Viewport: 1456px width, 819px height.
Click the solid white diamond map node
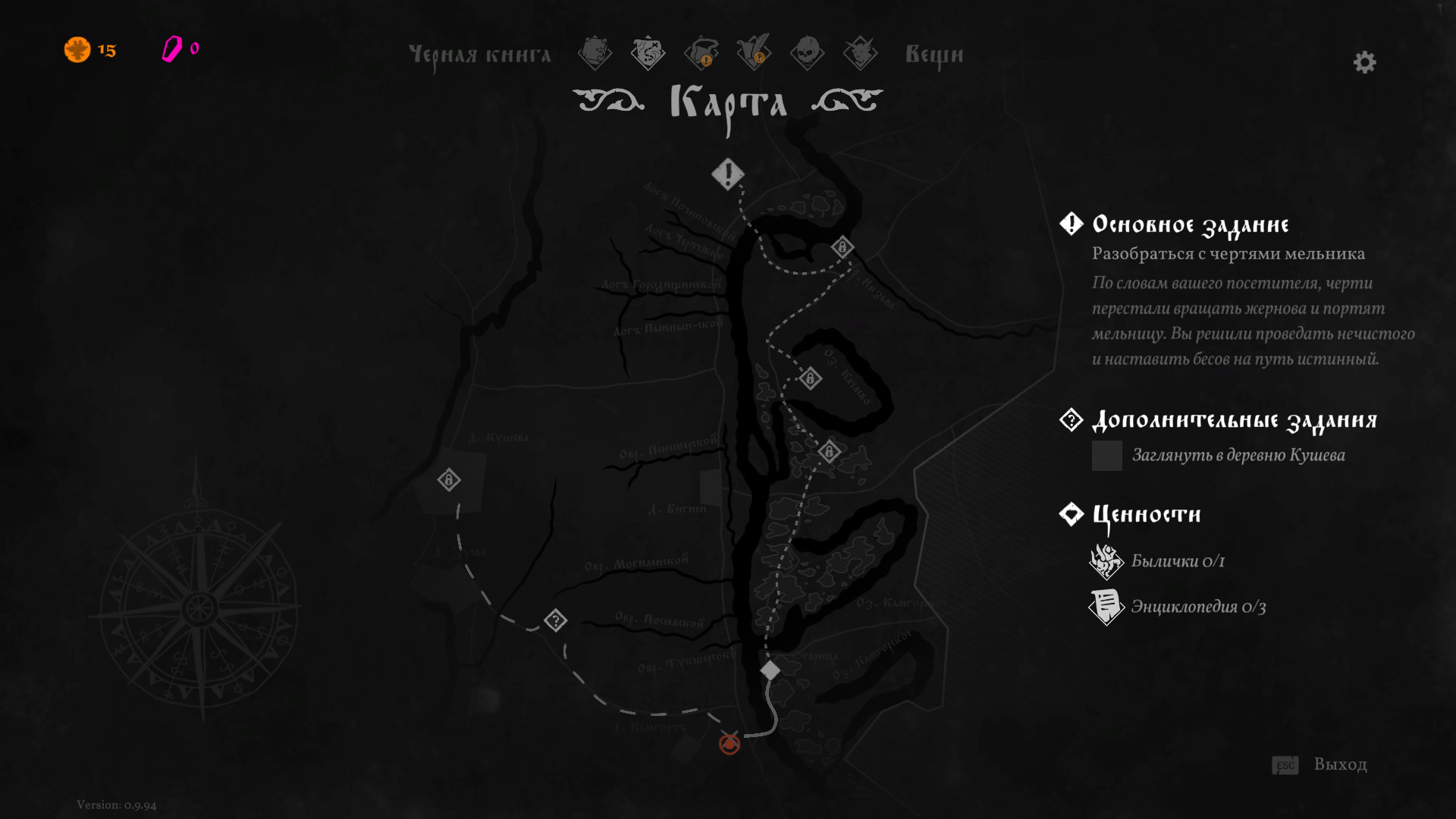(x=770, y=670)
